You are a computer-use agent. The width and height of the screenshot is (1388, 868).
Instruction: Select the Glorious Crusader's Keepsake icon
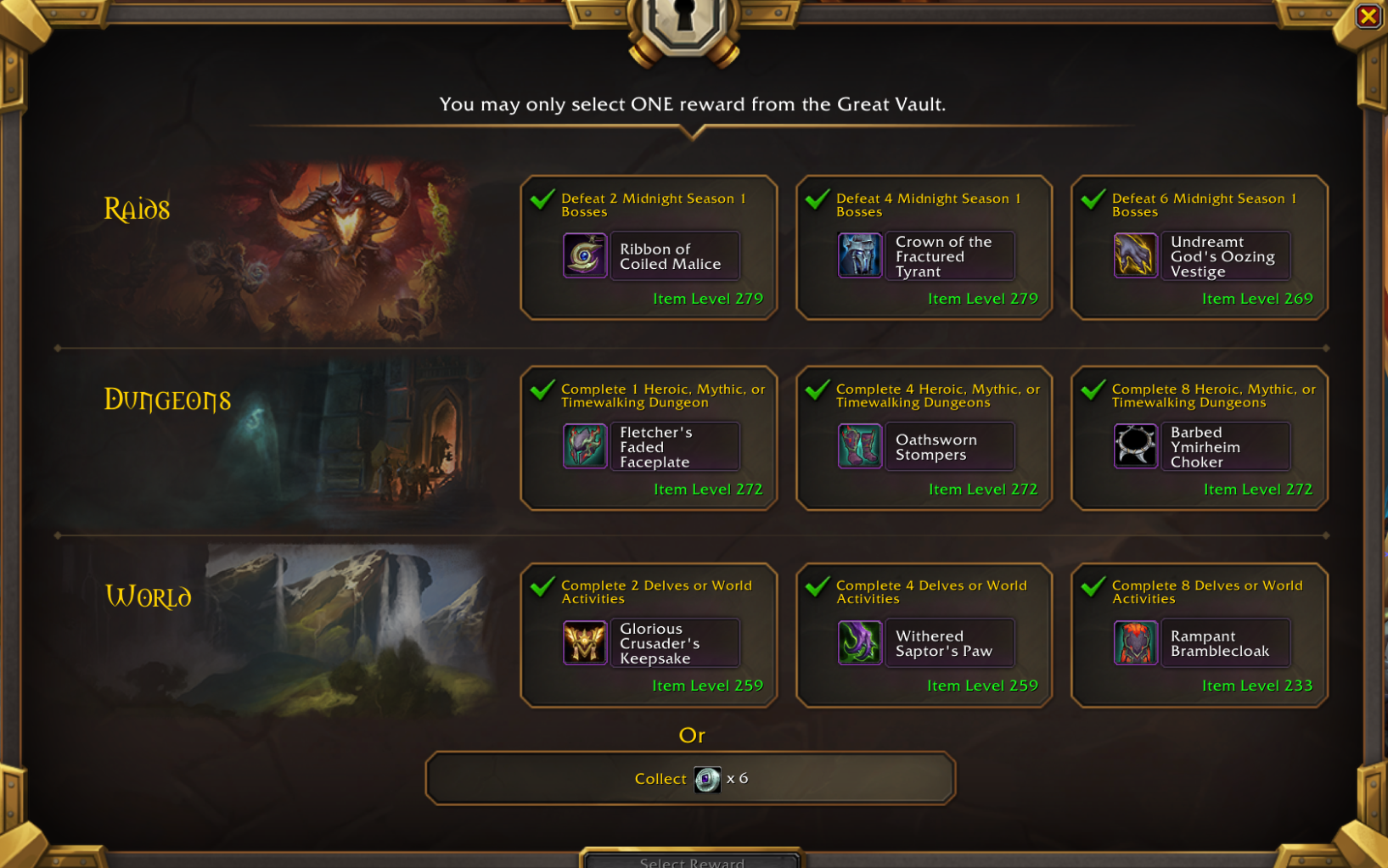coord(584,642)
